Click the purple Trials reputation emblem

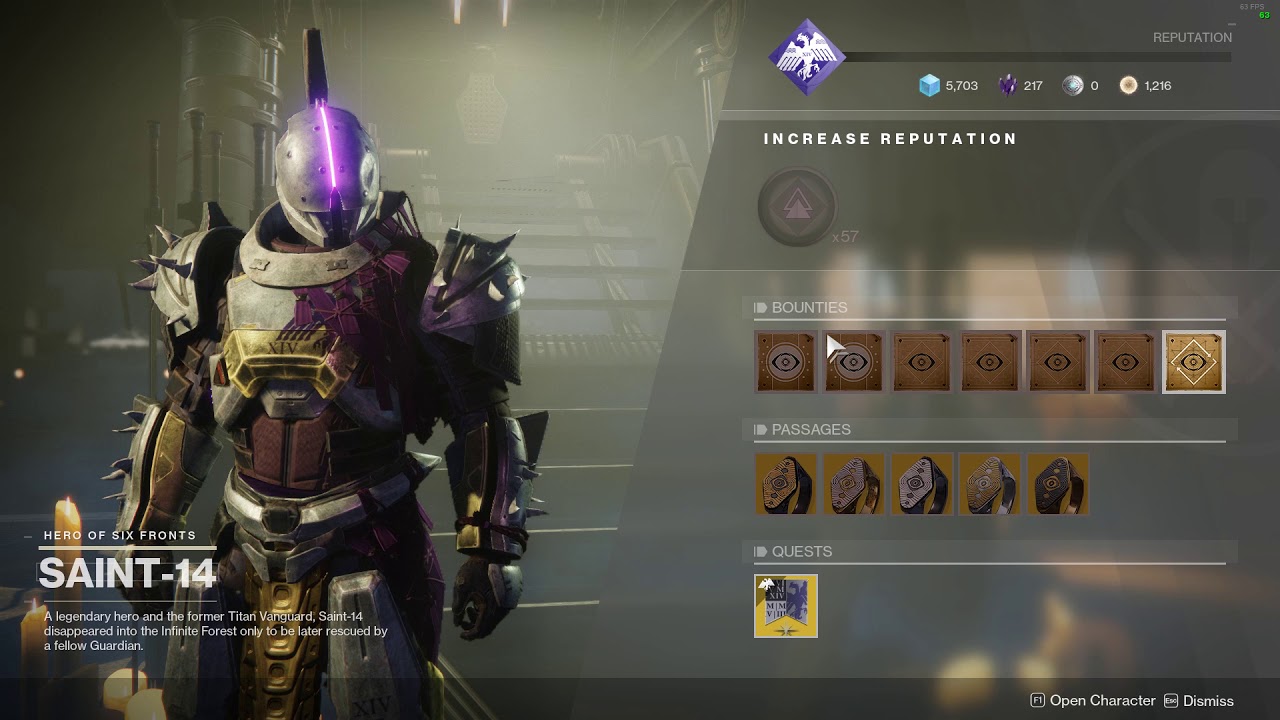tap(806, 58)
